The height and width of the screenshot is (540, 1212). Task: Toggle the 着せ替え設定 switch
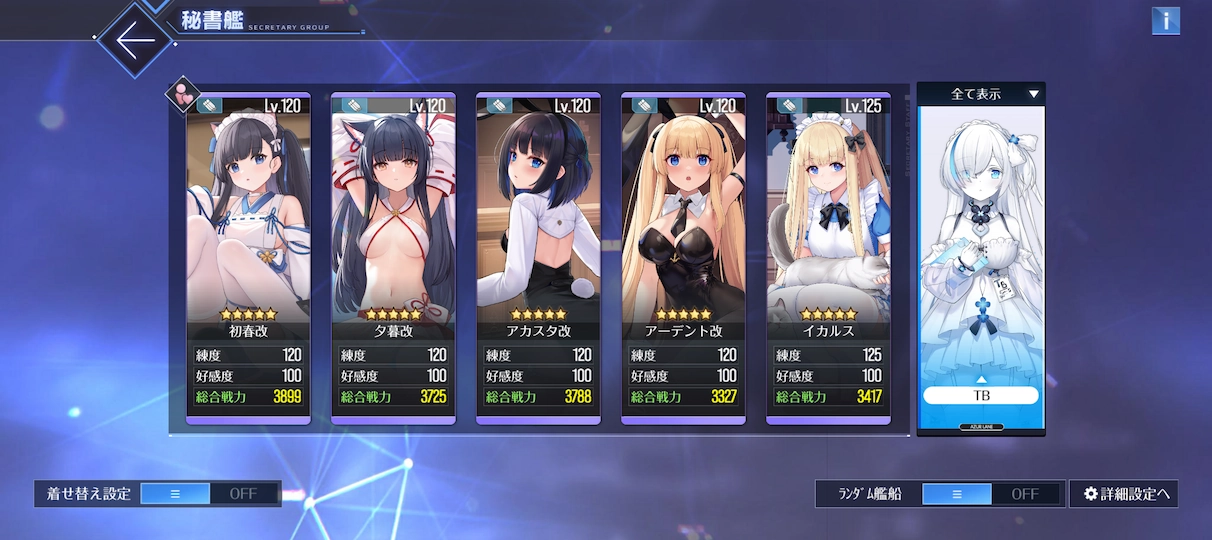[x=209, y=493]
